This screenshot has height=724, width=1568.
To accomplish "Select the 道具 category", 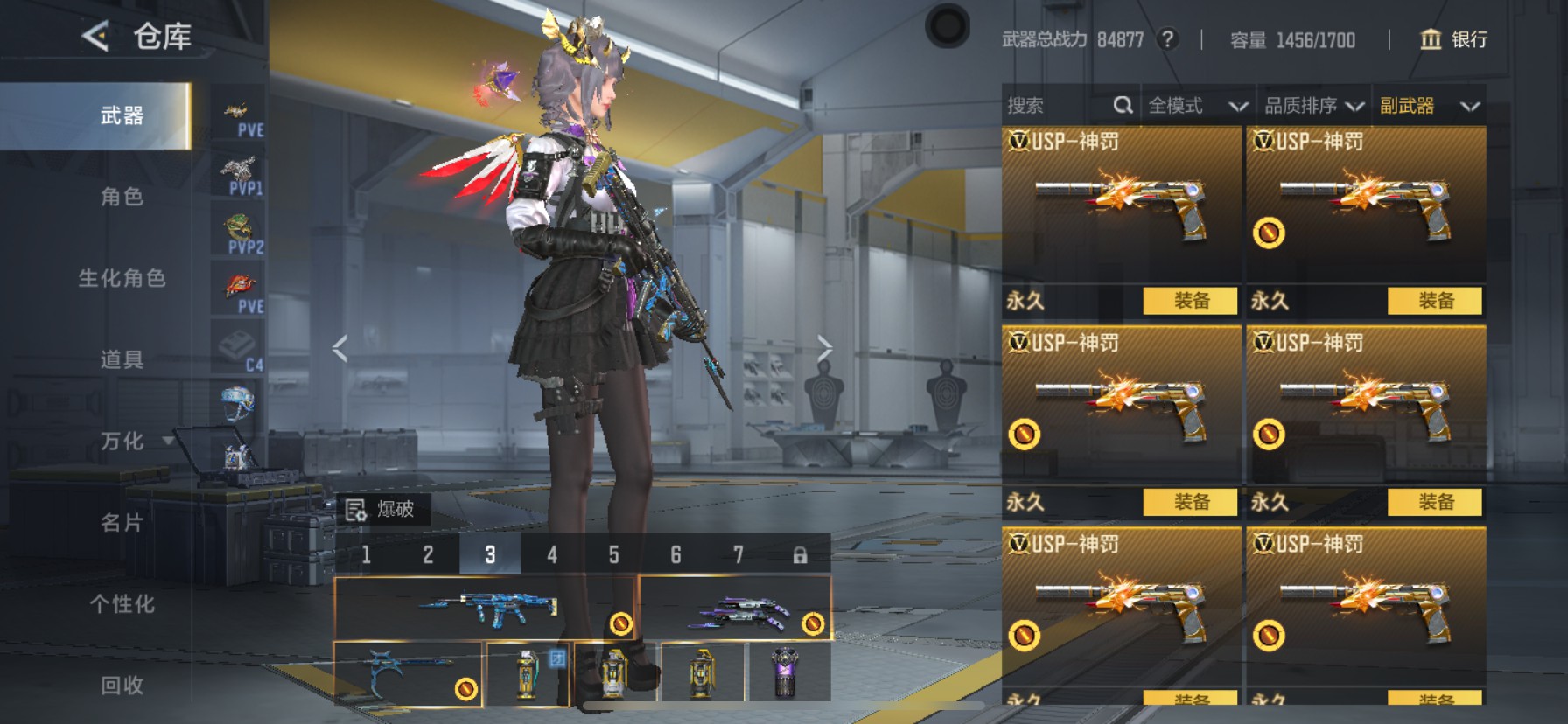I will click(122, 359).
